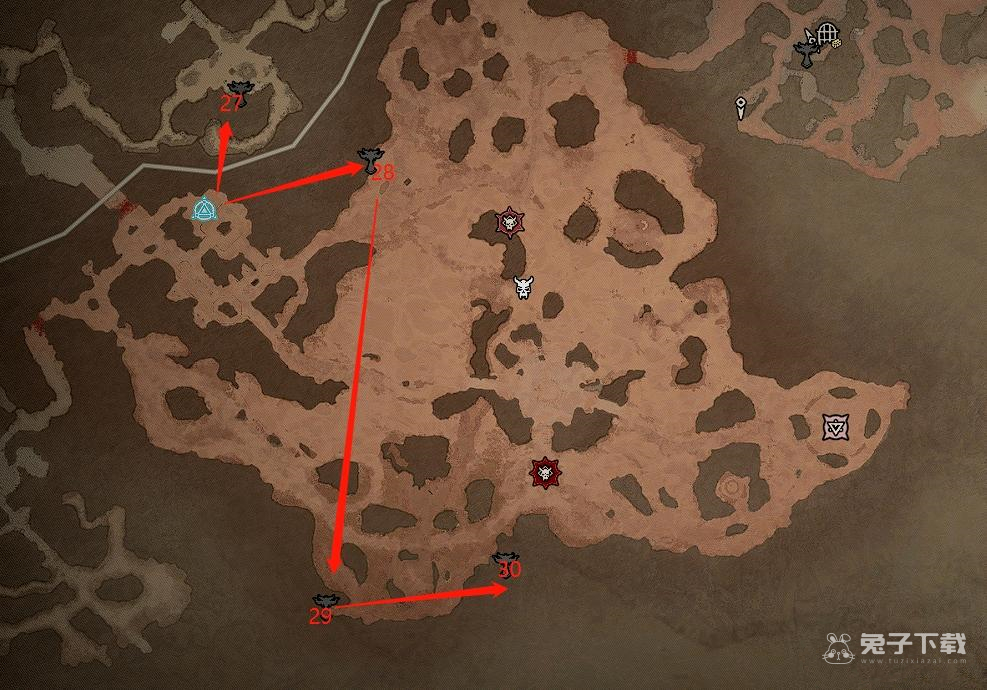This screenshot has width=987, height=690.
Task: Select the Altar of Lilith numbered 28
Action: [369, 157]
